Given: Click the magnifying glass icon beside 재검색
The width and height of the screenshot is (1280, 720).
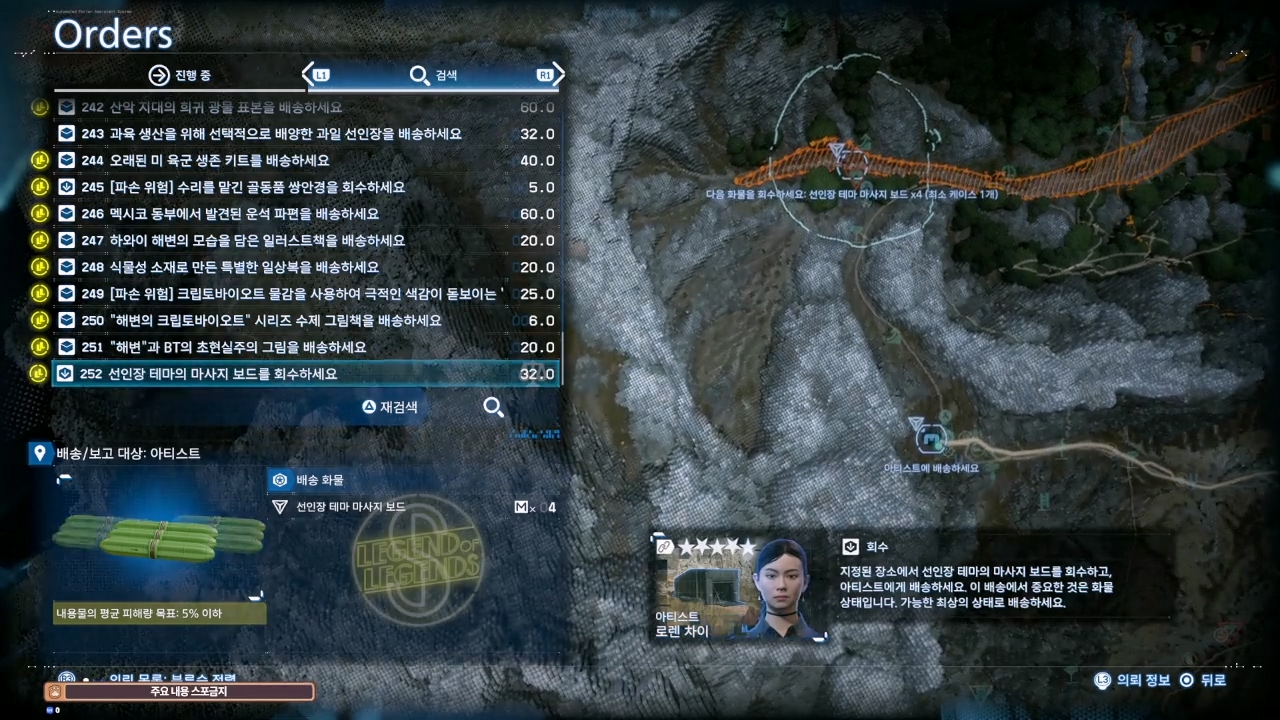Looking at the screenshot, I should pyautogui.click(x=493, y=407).
